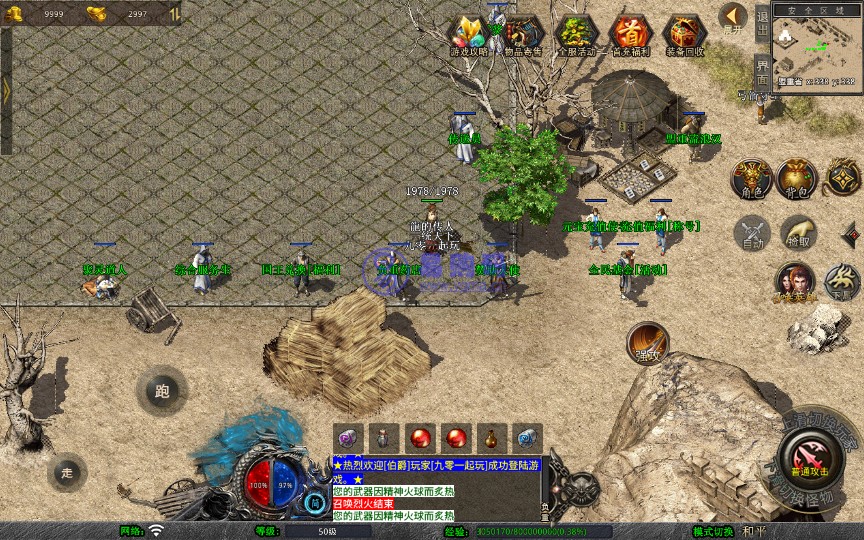Tap the 拾取 pick-up button

798,233
